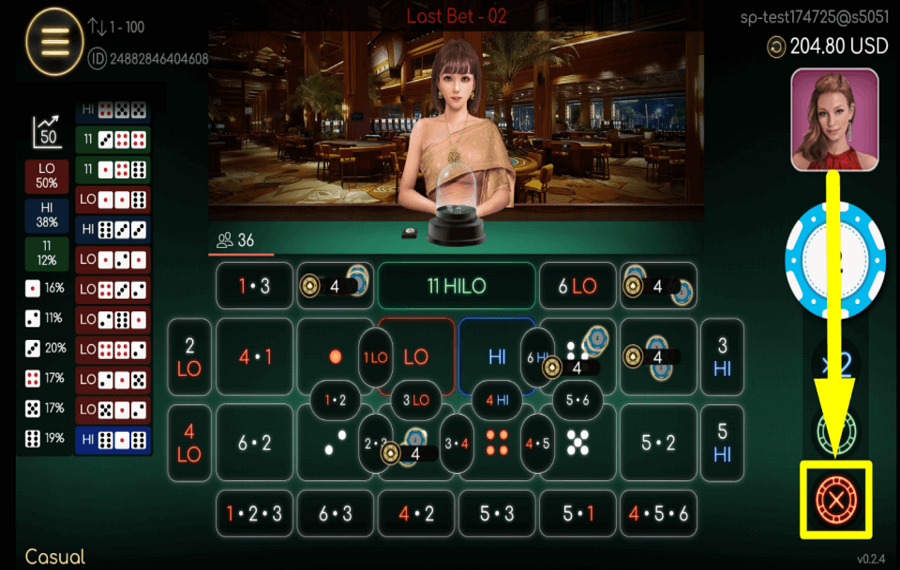Pick the 5 HI side bet

point(722,443)
